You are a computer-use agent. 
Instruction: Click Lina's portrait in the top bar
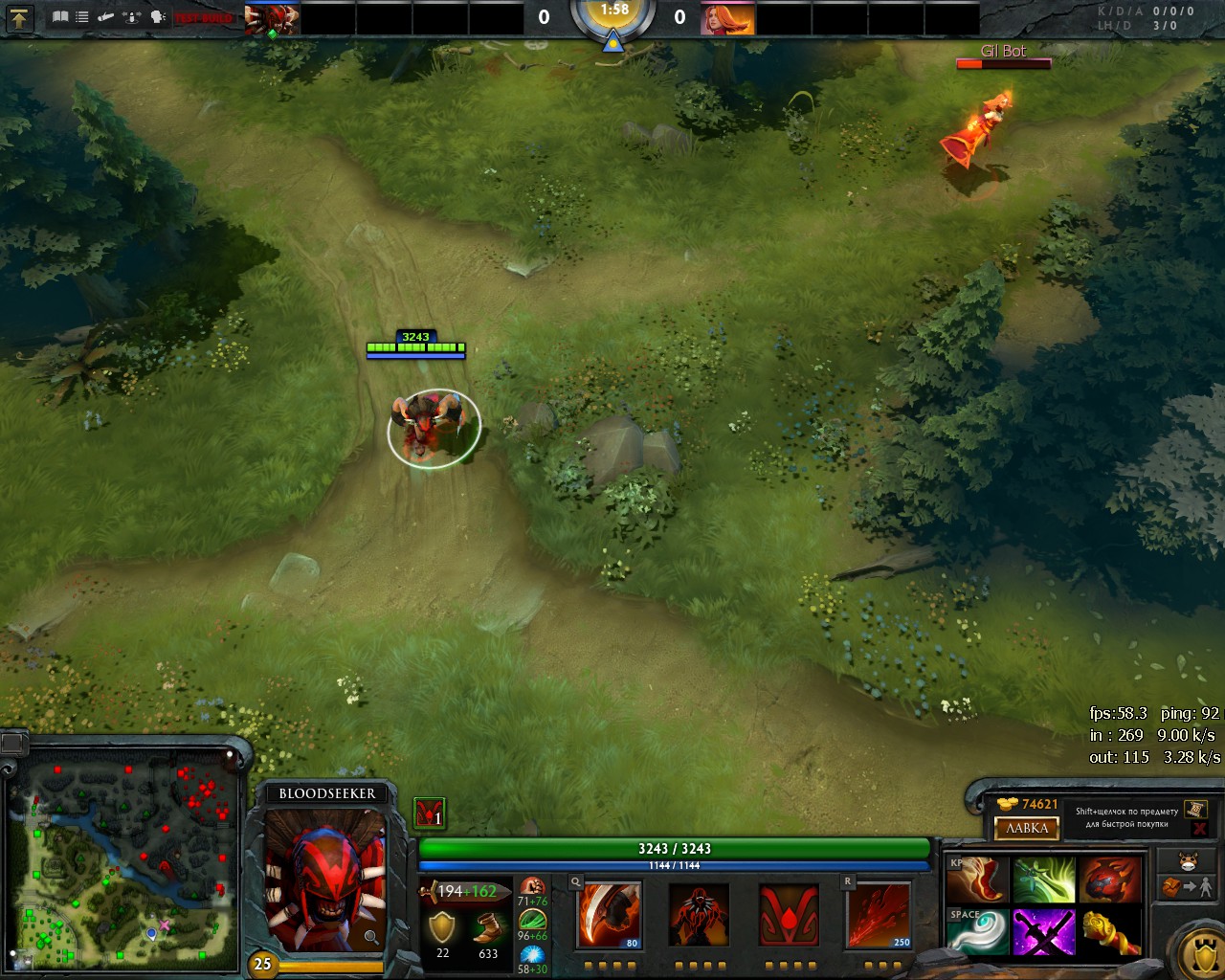(x=726, y=18)
